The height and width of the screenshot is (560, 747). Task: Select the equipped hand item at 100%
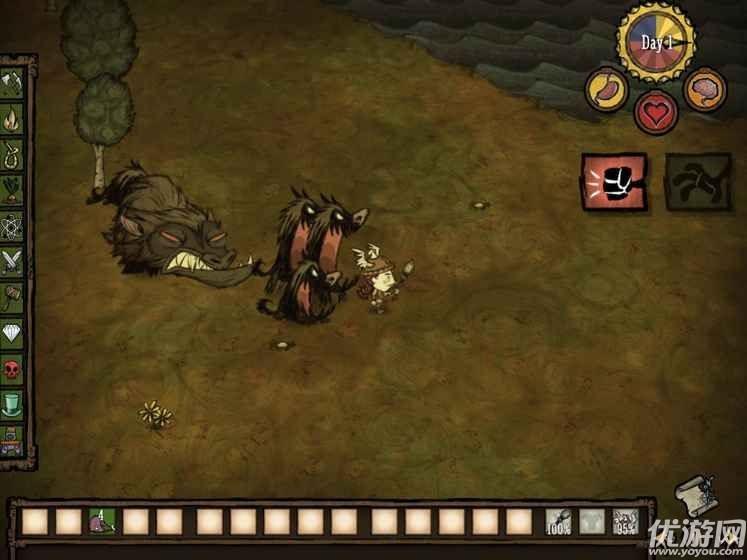(x=557, y=521)
